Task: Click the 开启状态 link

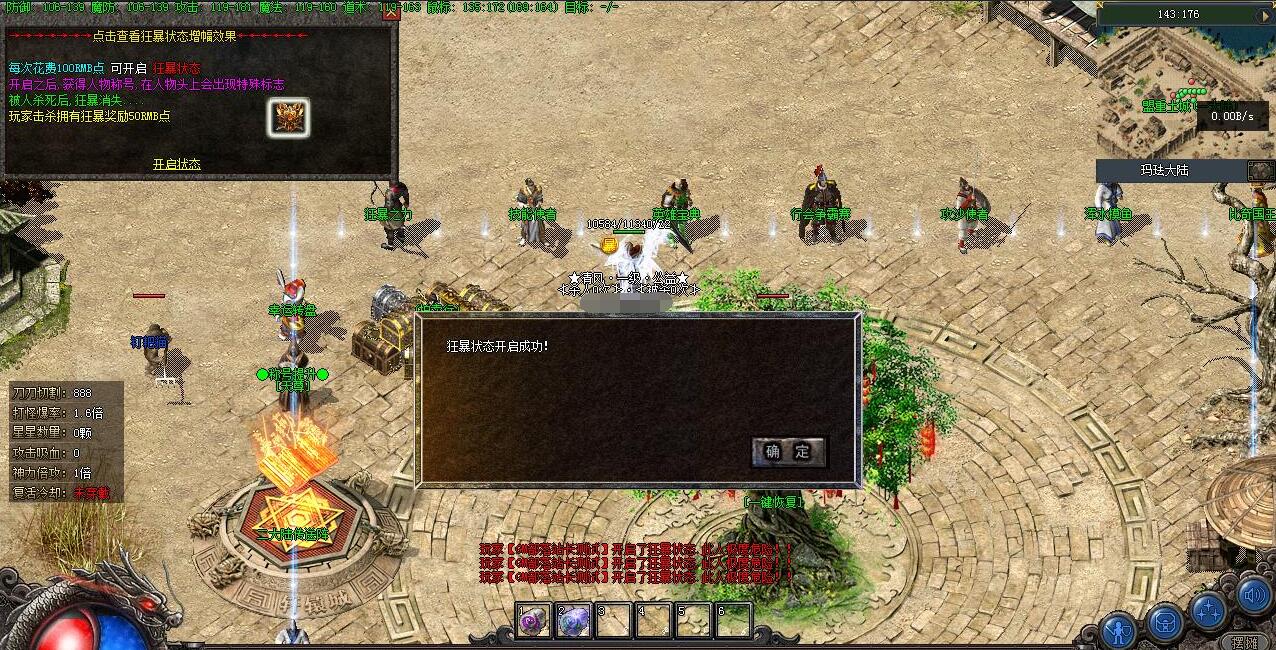Action: (x=177, y=164)
